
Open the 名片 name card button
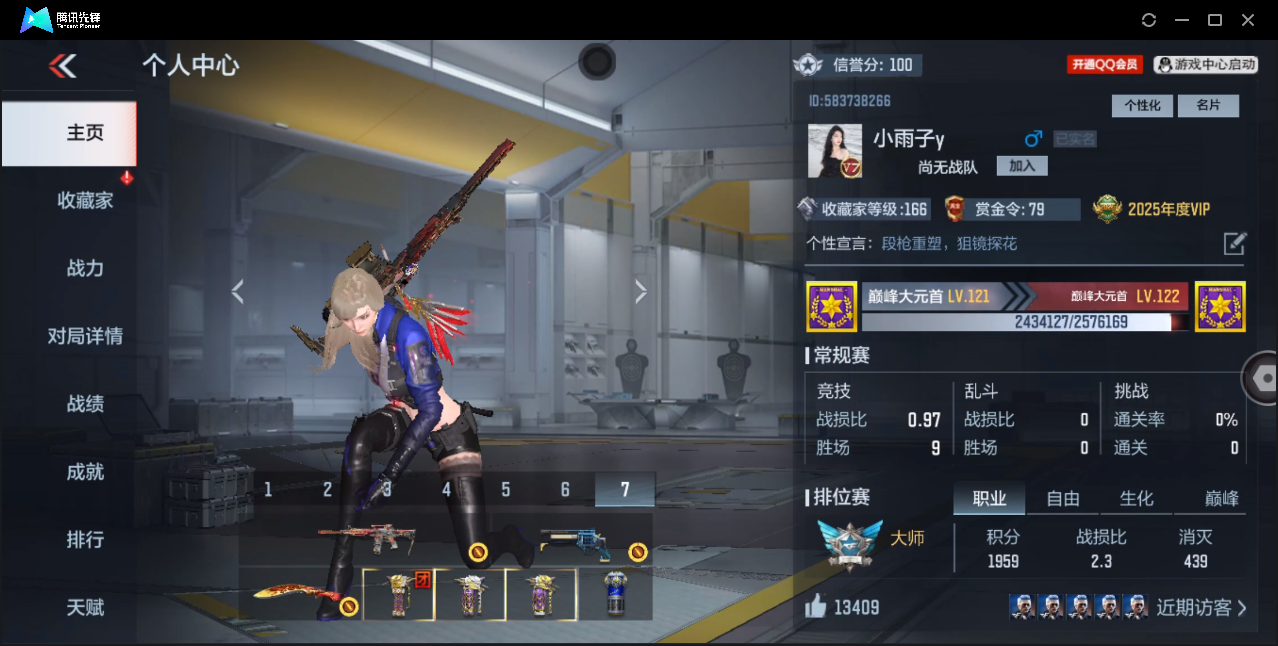pyautogui.click(x=1208, y=106)
